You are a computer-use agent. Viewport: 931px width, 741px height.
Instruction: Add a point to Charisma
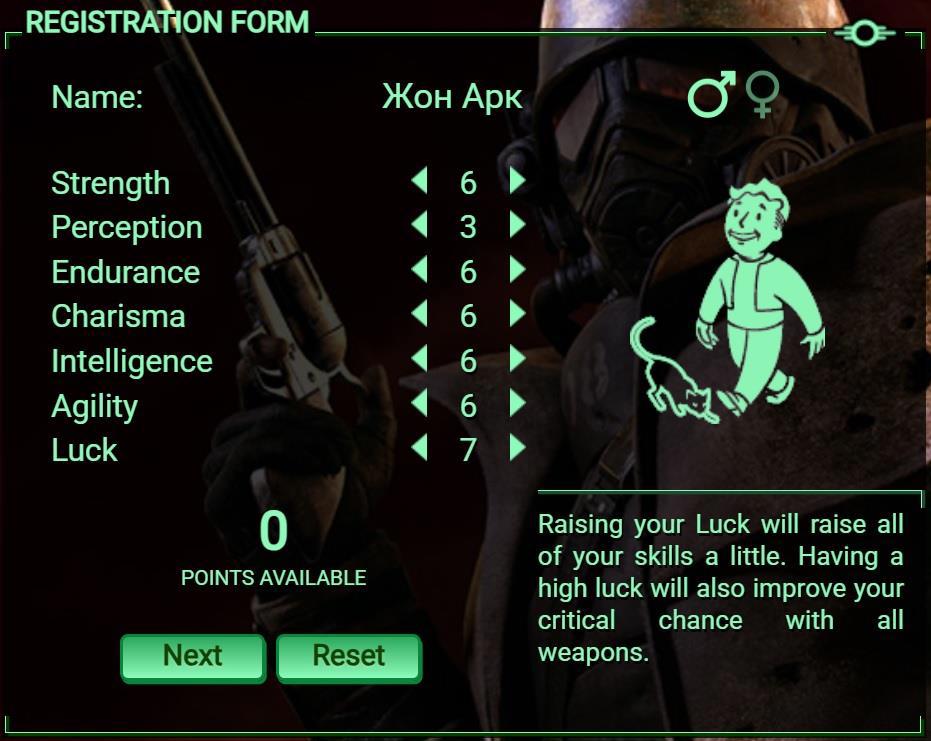(x=517, y=314)
